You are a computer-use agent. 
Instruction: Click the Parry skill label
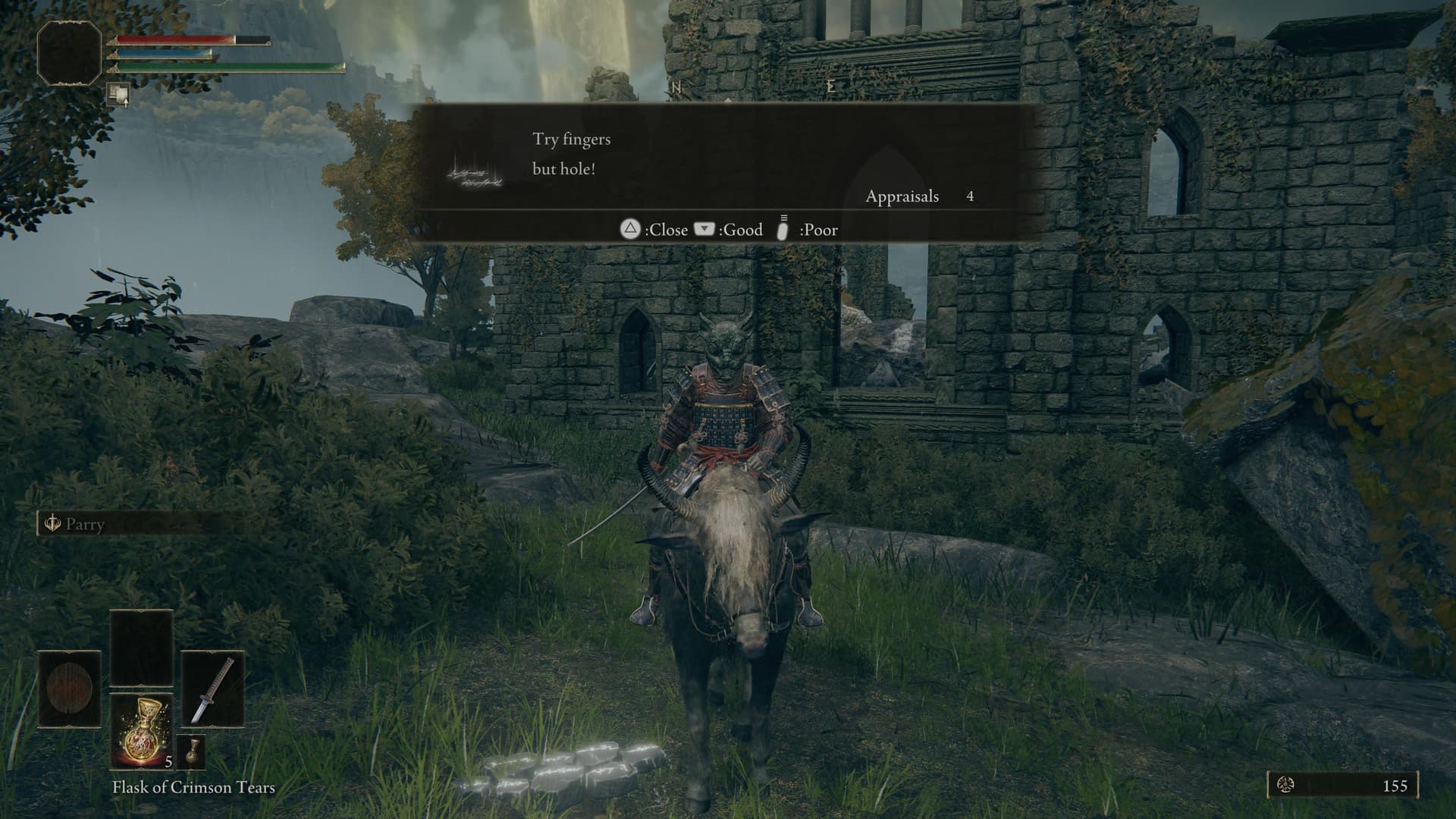(x=83, y=524)
